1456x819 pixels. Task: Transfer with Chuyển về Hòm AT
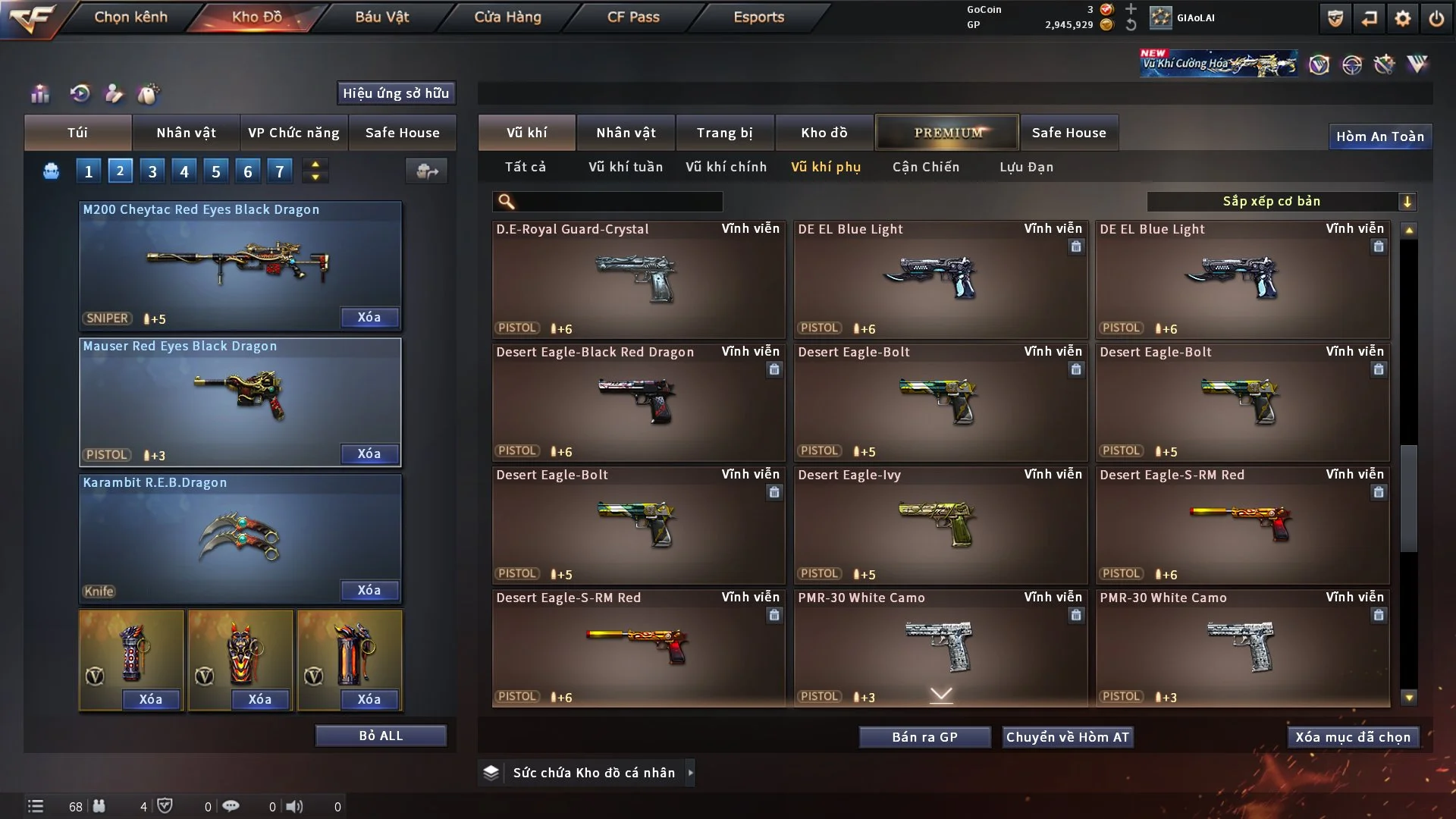(x=1067, y=737)
